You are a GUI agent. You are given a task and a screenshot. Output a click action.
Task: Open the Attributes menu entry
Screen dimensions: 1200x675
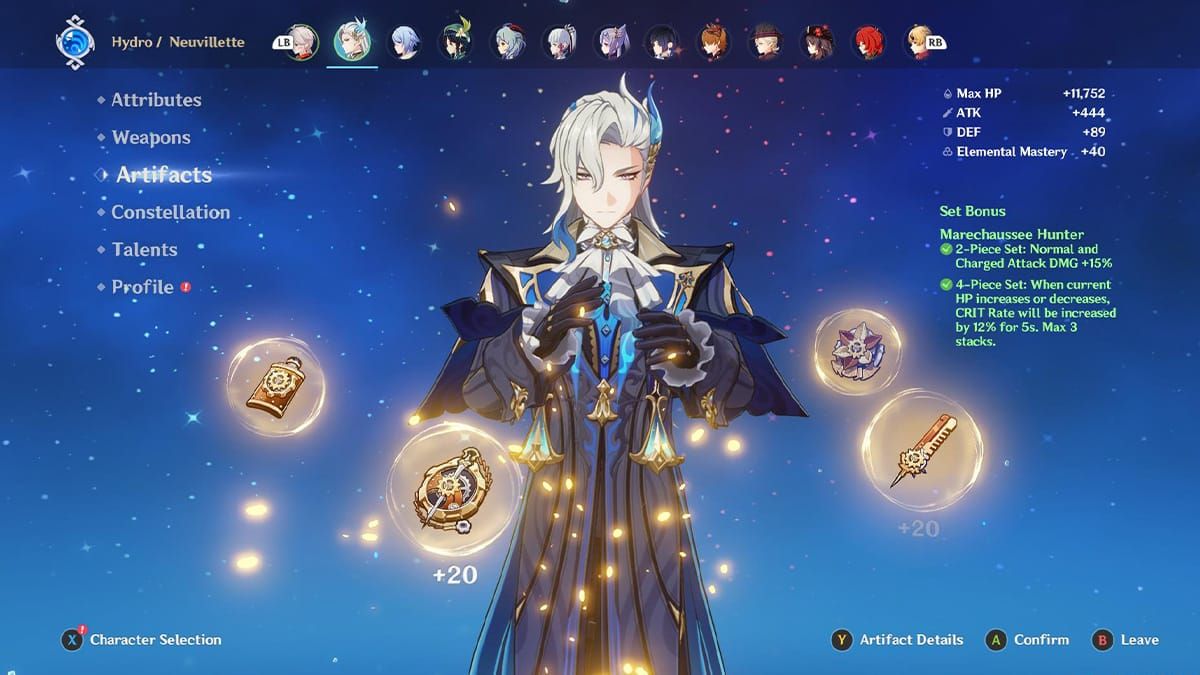pyautogui.click(x=156, y=100)
